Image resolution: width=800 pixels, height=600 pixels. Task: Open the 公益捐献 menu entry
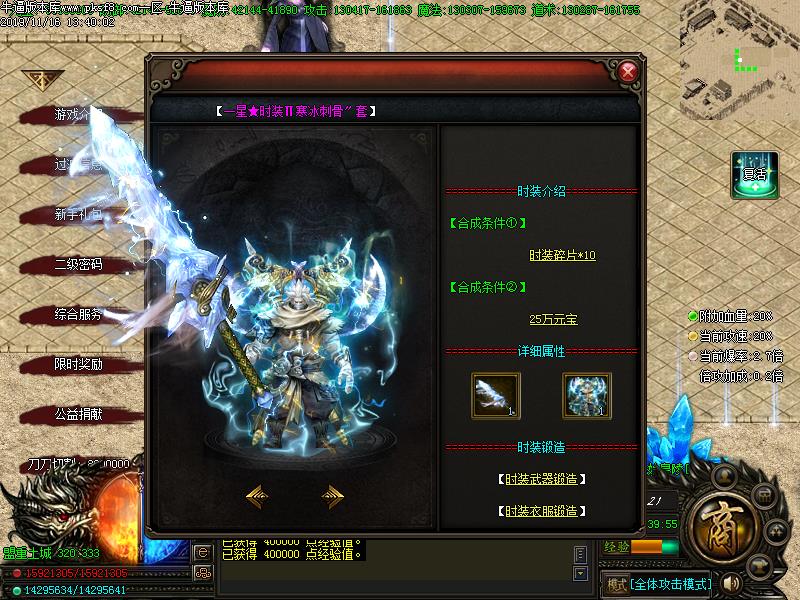tap(78, 415)
